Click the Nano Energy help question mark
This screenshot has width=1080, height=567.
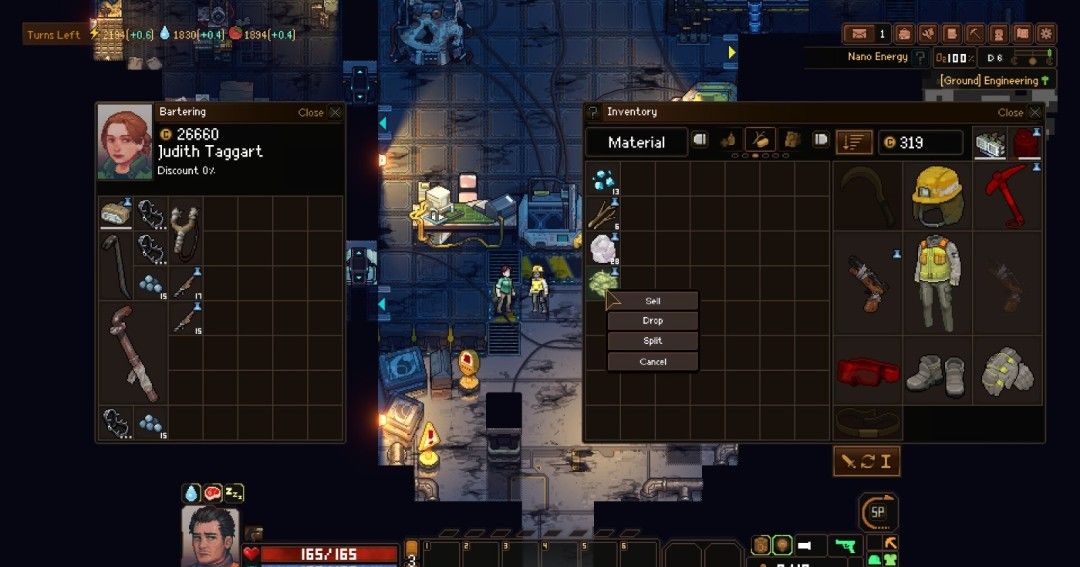(x=920, y=58)
